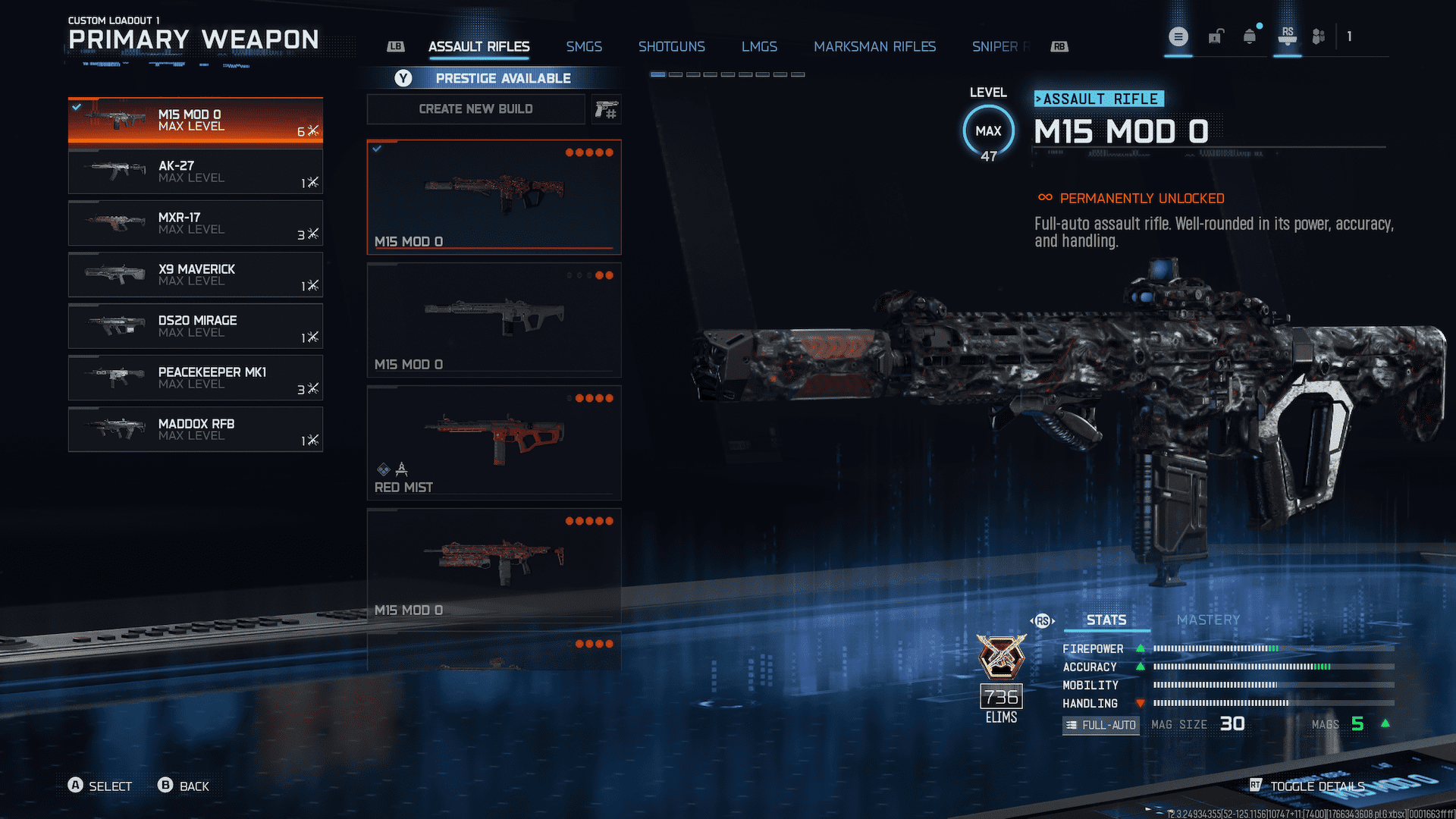Open the pistol build code icon
The image size is (1456, 819).
606,110
